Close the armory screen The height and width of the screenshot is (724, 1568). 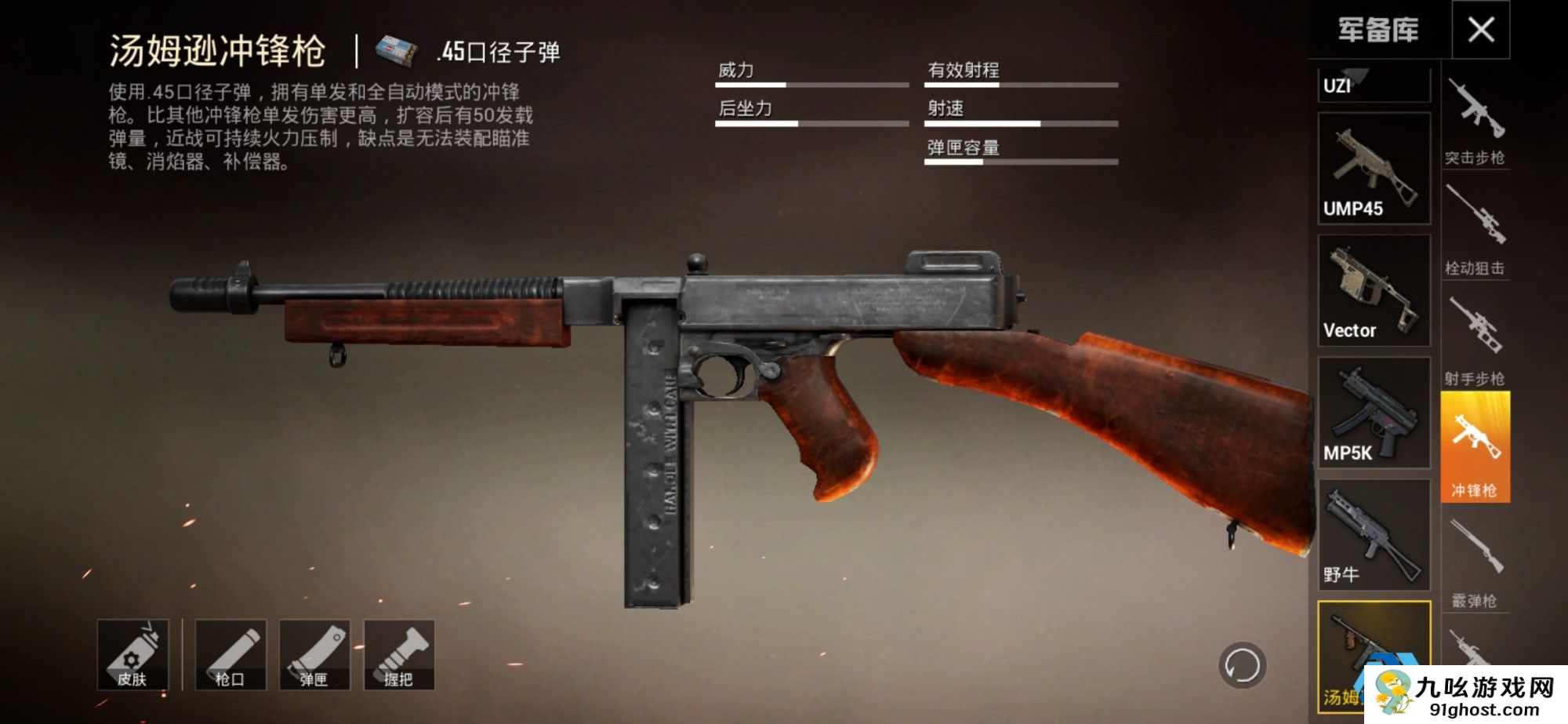(x=1480, y=30)
